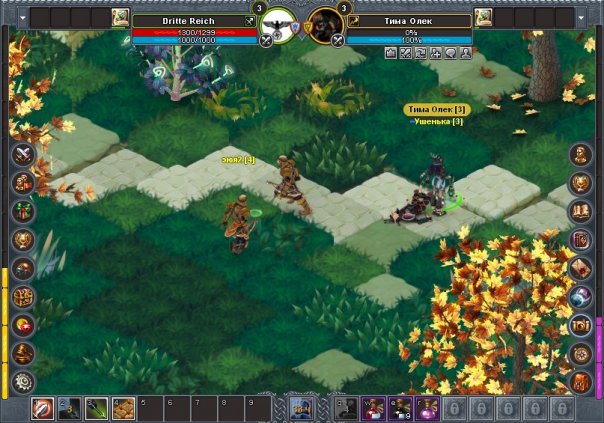This screenshot has width=604, height=423.
Task: Open the treasure chest icon on right
Action: (581, 325)
